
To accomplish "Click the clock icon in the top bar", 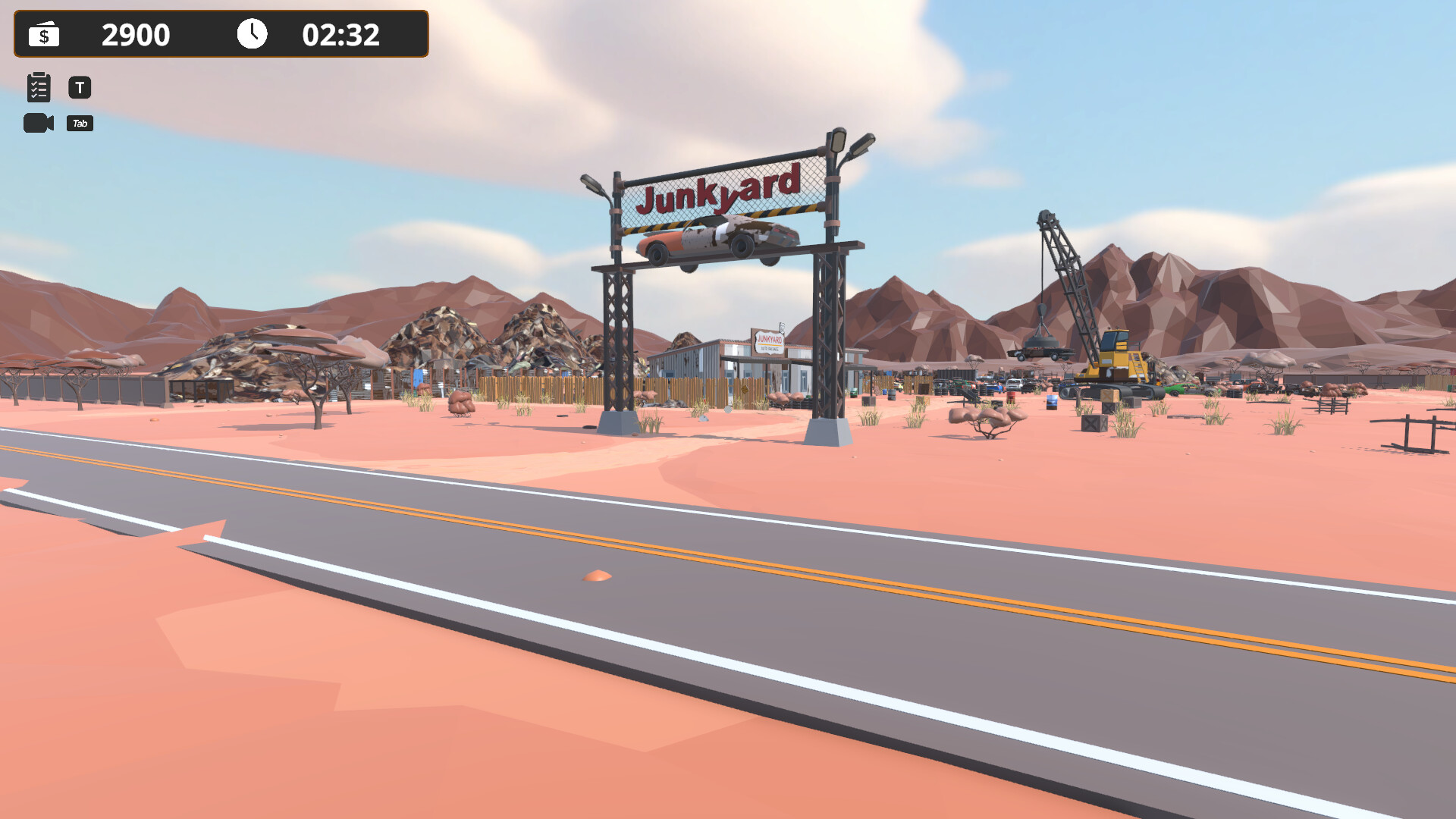I will point(252,33).
